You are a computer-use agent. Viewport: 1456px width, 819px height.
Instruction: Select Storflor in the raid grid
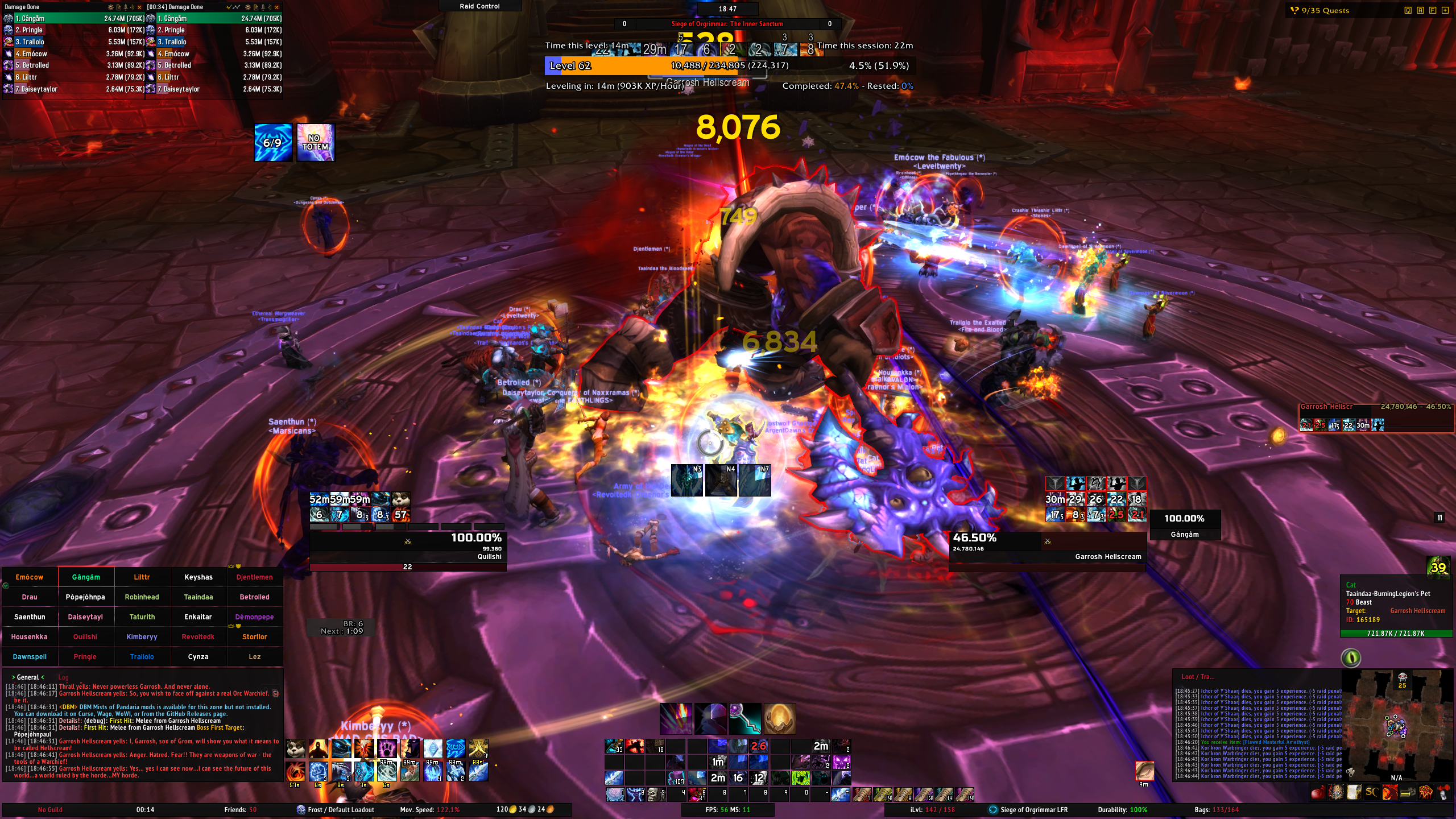tap(254, 637)
